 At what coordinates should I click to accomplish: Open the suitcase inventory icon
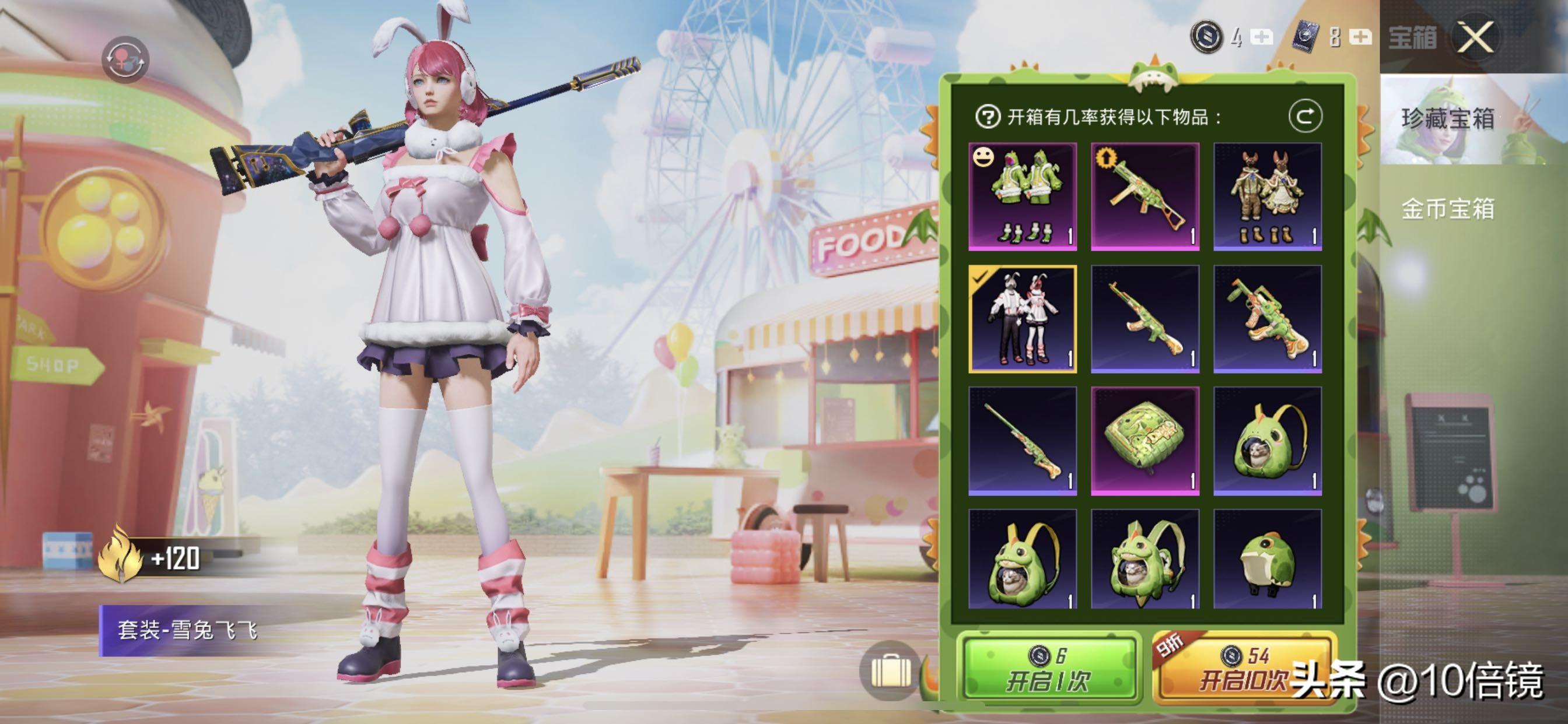tap(891, 671)
